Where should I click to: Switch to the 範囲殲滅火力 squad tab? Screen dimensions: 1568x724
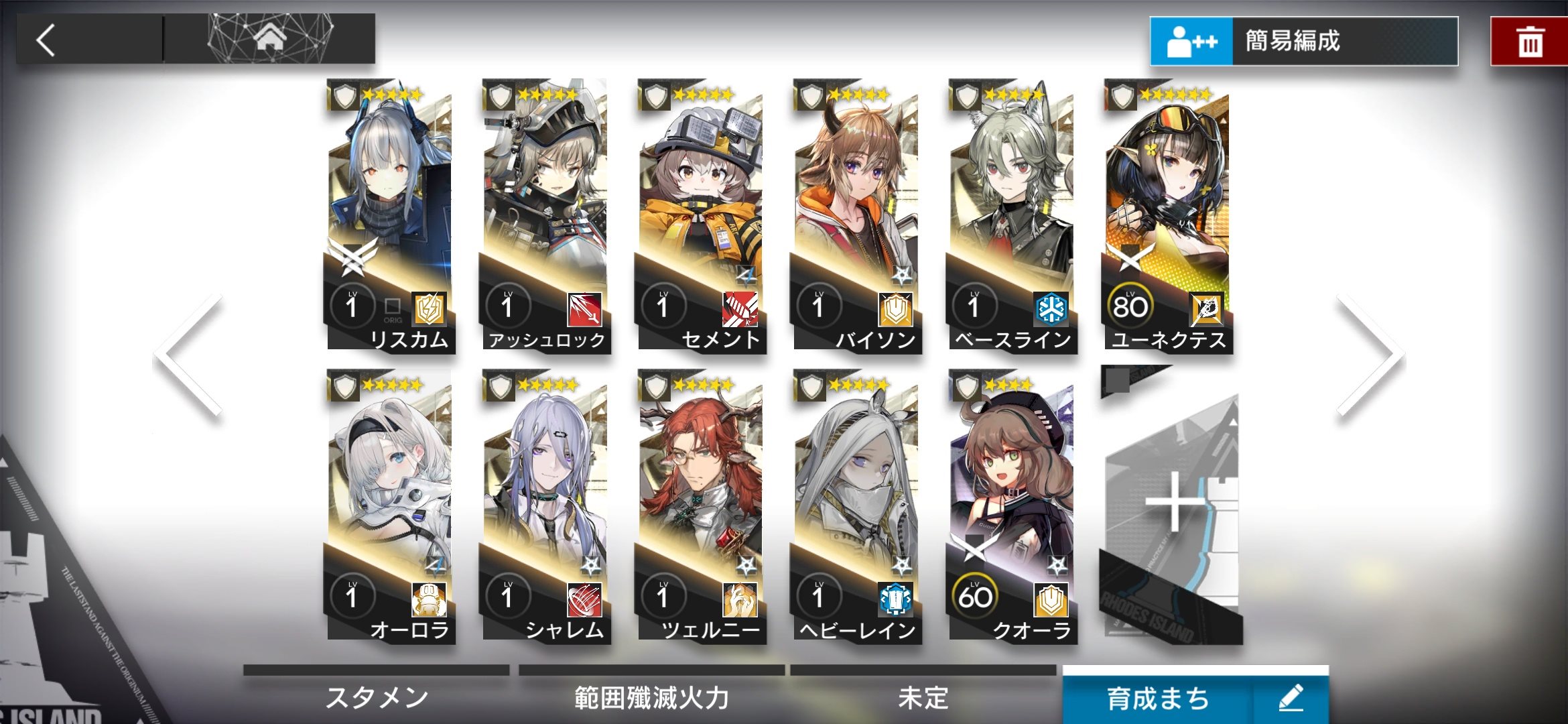click(x=651, y=697)
